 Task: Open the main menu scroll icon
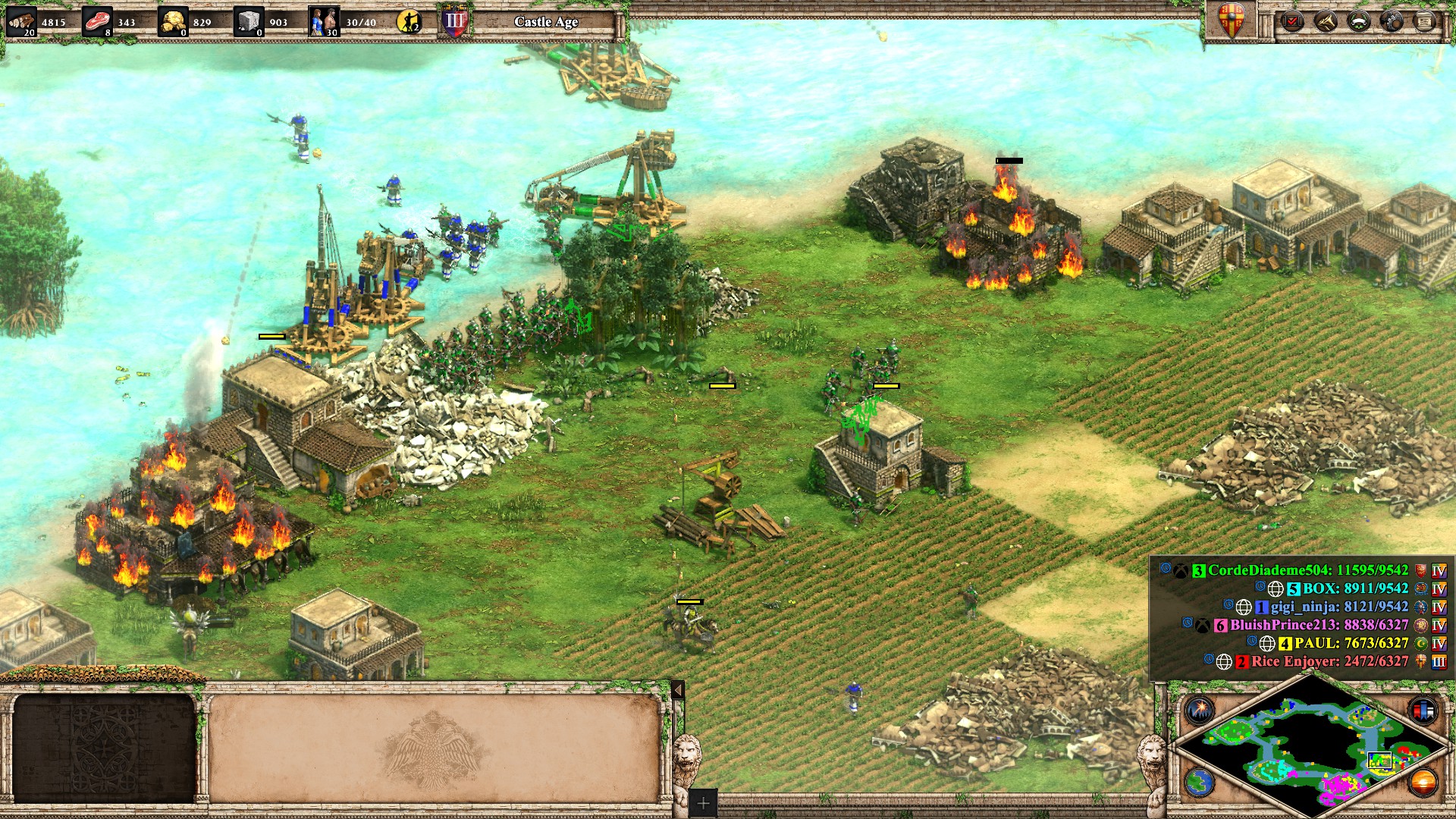click(x=1425, y=21)
